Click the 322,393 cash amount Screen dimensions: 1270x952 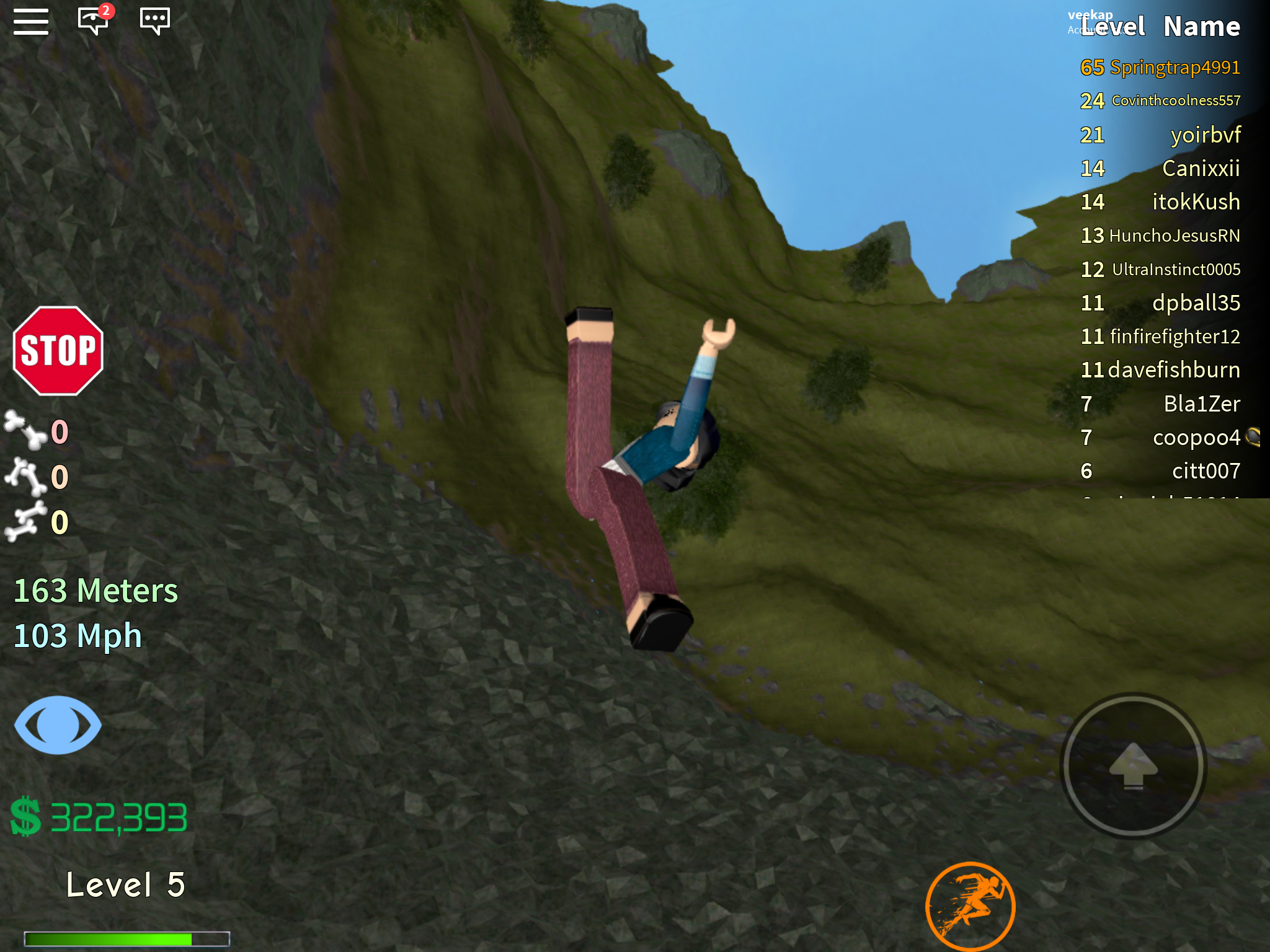click(x=119, y=817)
